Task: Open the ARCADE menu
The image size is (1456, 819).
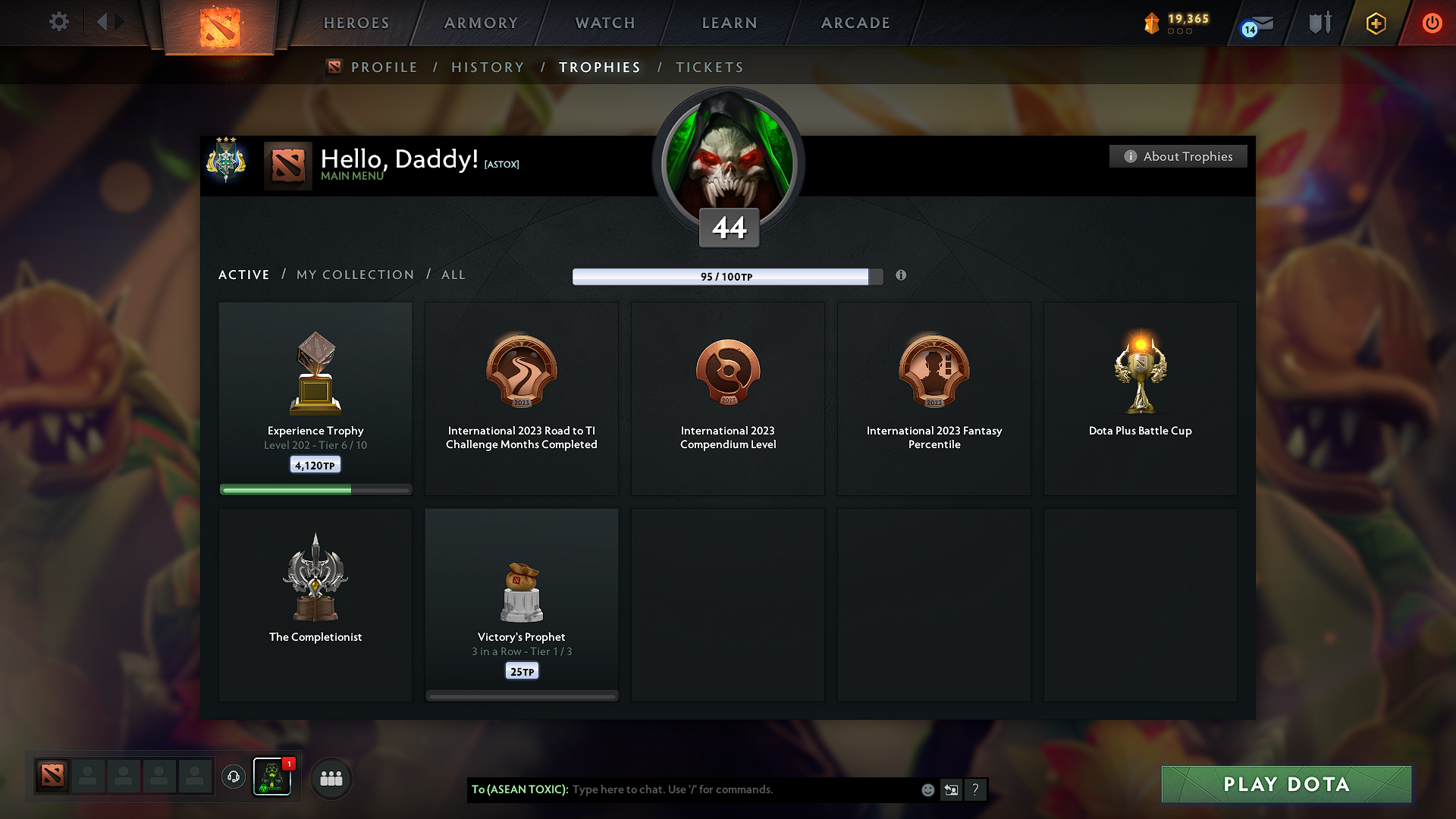Action: [855, 23]
